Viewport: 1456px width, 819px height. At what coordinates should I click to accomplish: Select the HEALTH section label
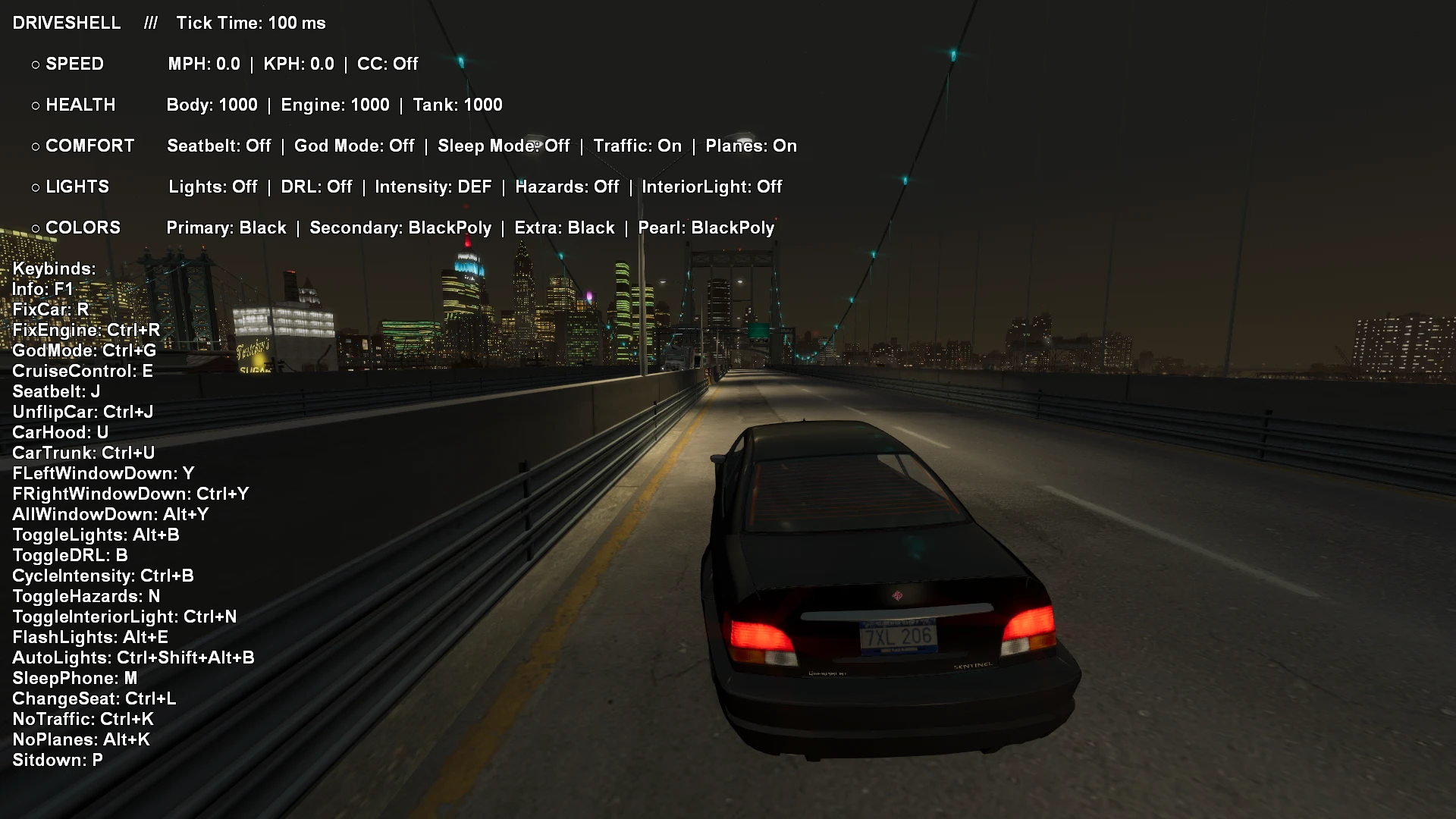pyautogui.click(x=80, y=105)
